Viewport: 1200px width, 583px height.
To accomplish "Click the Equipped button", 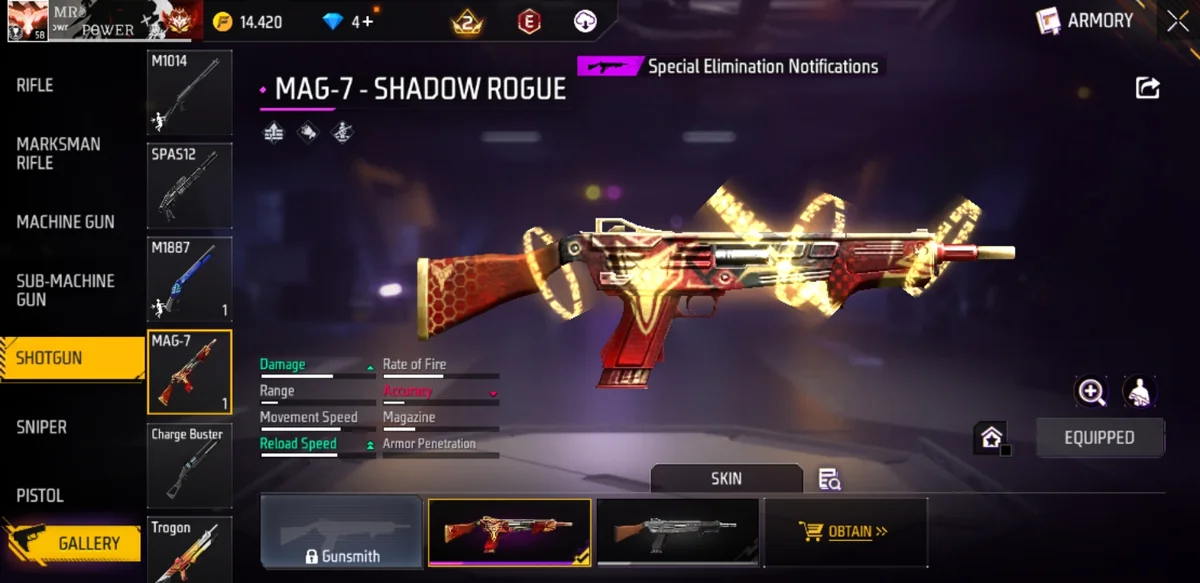I will (x=1099, y=438).
